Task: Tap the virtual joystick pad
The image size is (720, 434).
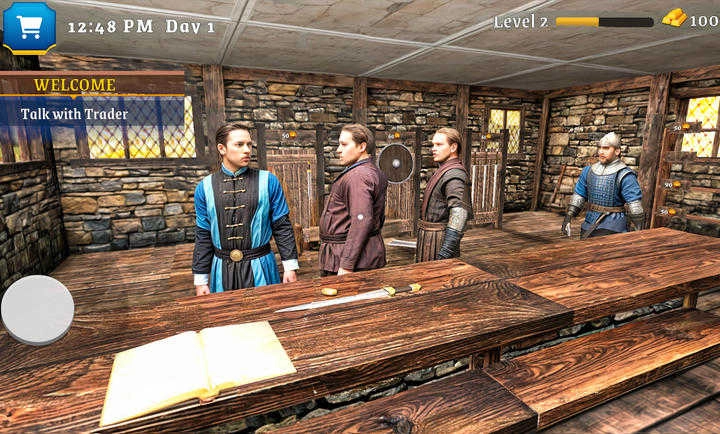Action: [x=37, y=309]
